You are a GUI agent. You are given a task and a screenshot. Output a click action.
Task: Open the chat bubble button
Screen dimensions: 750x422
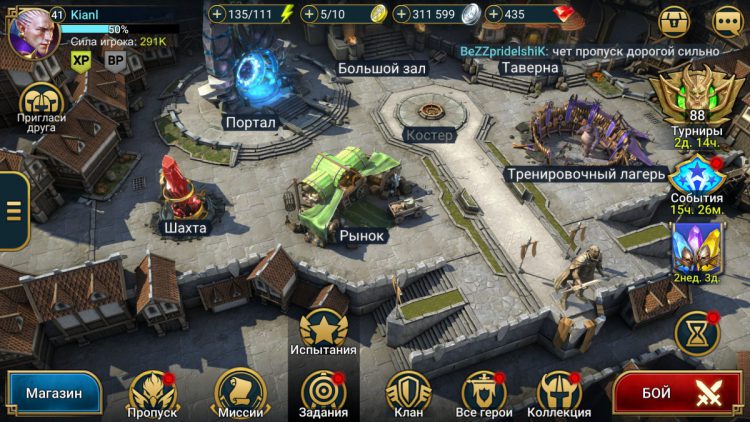click(x=727, y=20)
